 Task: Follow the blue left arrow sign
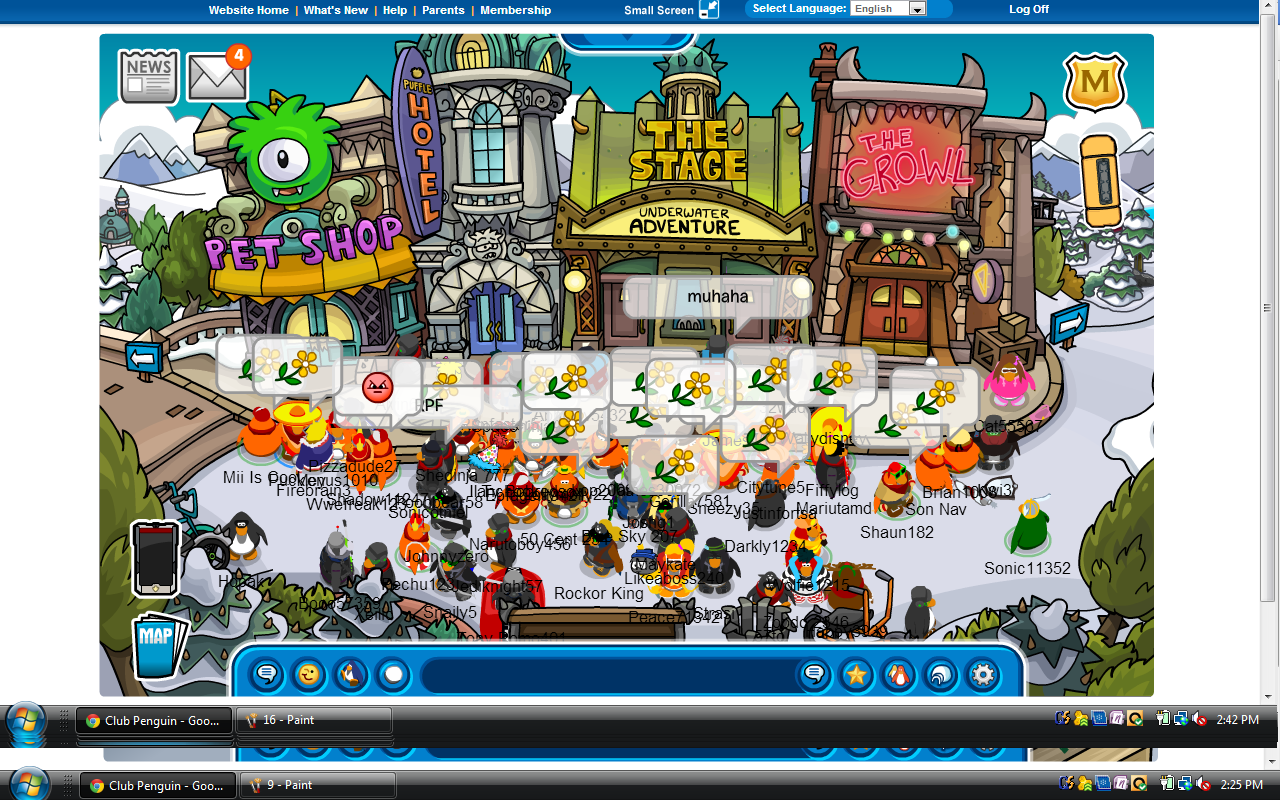click(x=143, y=357)
